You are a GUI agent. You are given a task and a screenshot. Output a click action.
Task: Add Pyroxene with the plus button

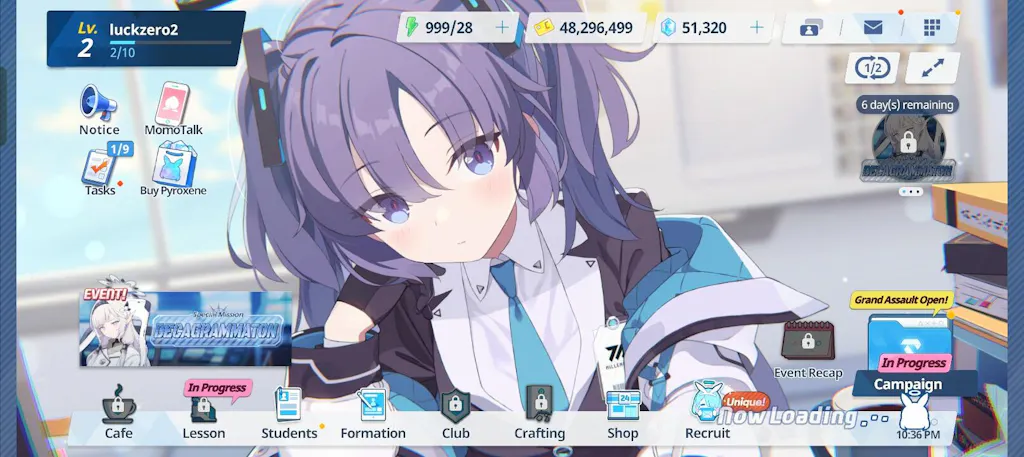click(756, 28)
